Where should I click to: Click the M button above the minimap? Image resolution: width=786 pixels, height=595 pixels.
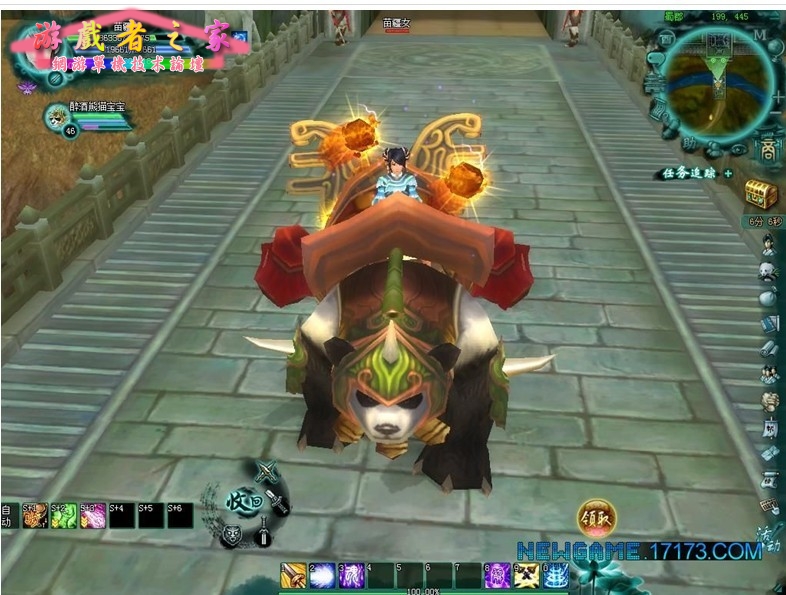pyautogui.click(x=760, y=34)
